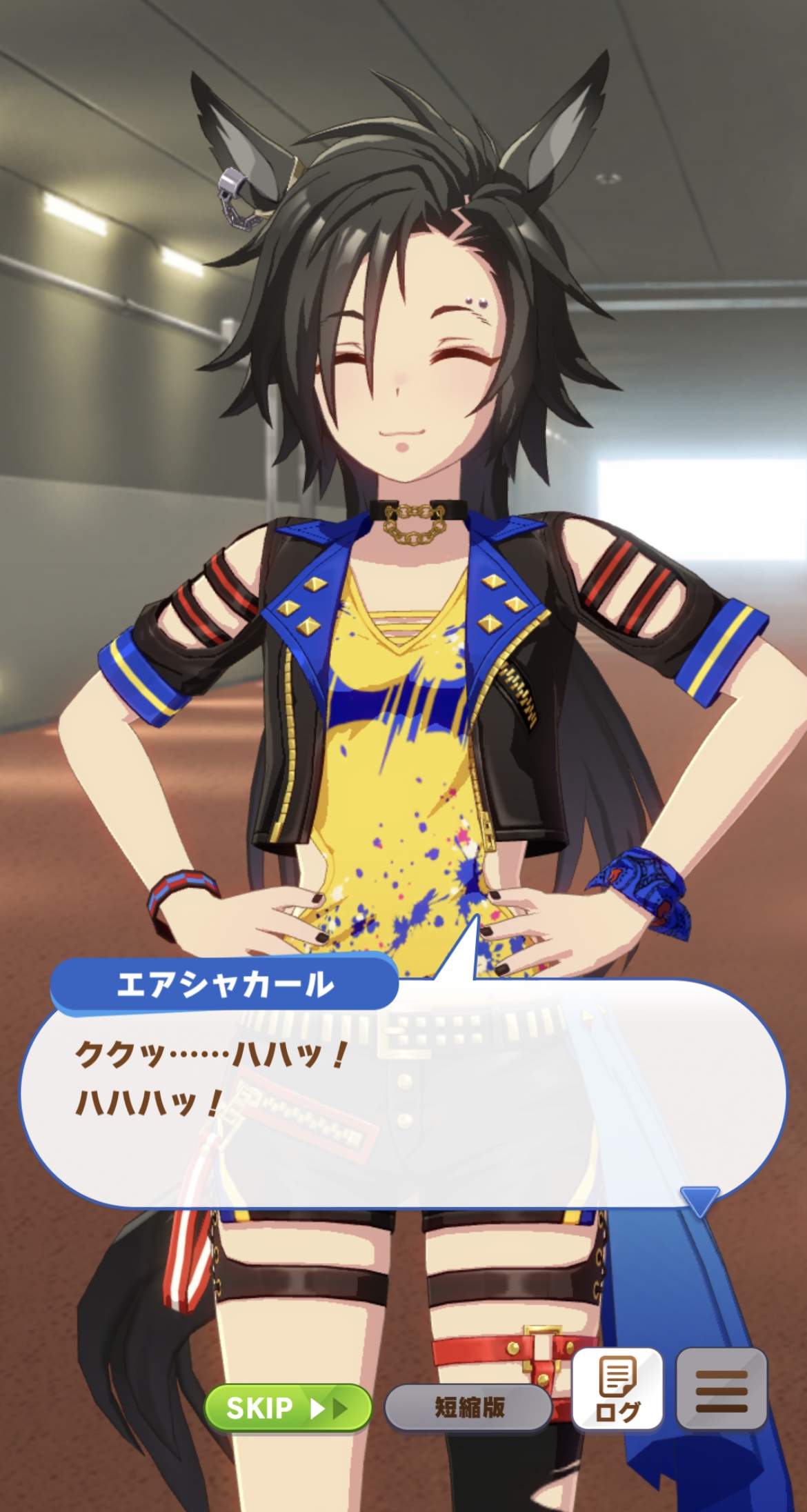Screen dimensions: 807x1512
Task: Click the dialogue box to continue
Action: (403, 1104)
